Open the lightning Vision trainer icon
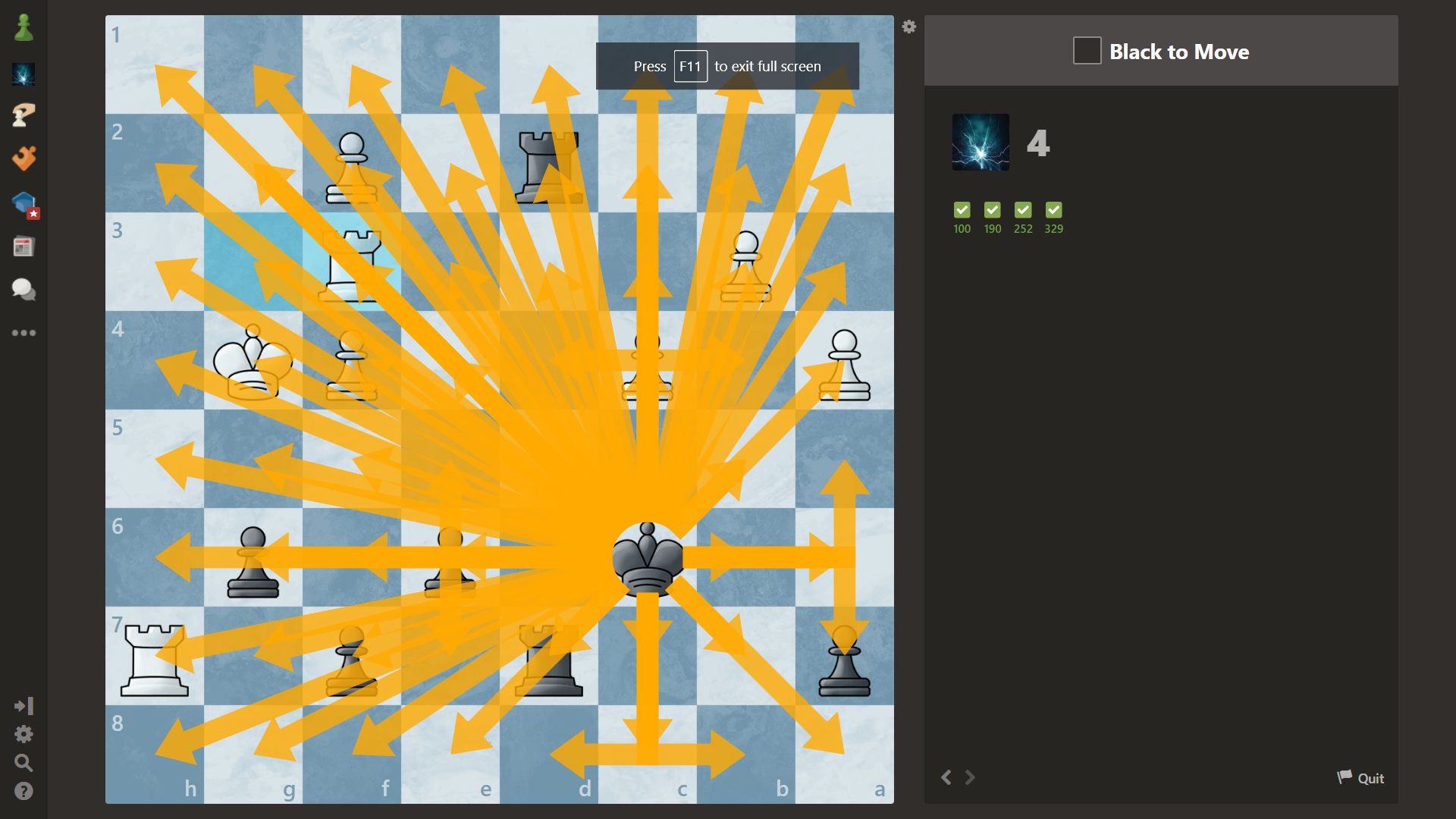1456x819 pixels. pyautogui.click(x=24, y=74)
